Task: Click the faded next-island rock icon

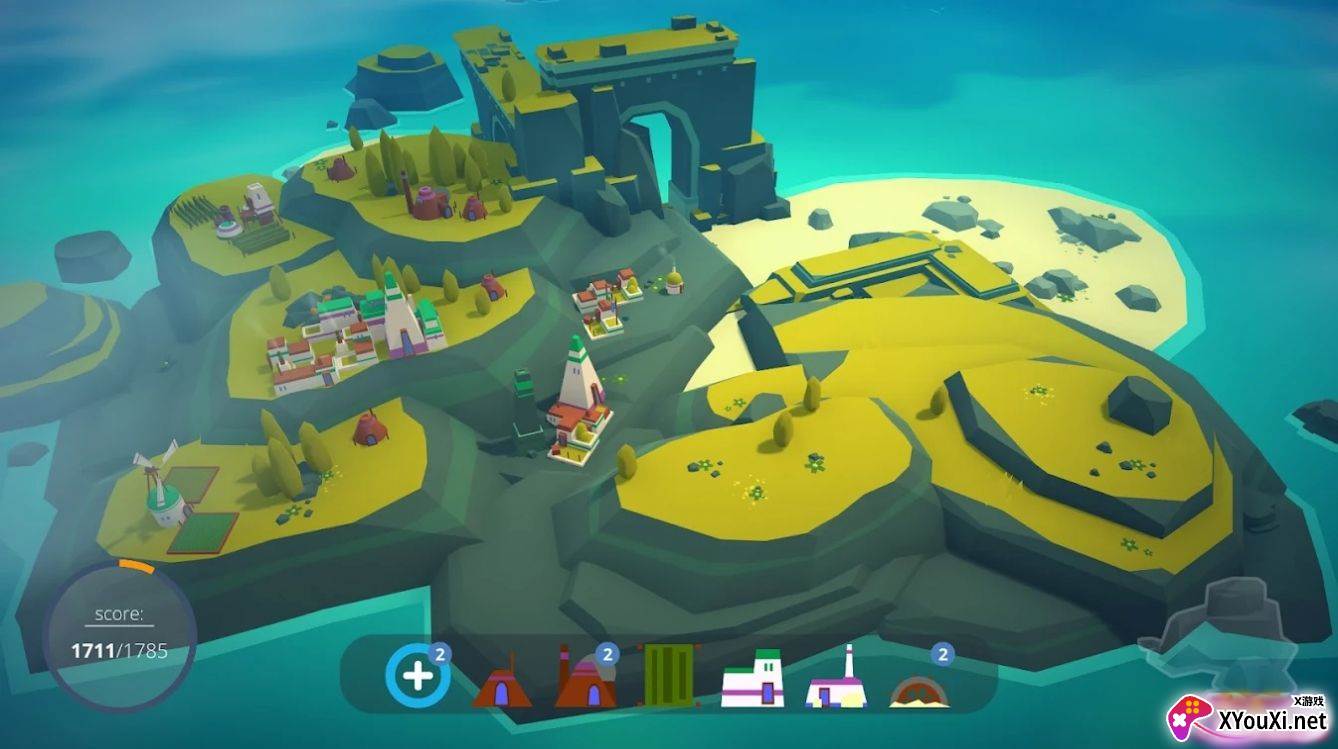Action: [1215, 626]
